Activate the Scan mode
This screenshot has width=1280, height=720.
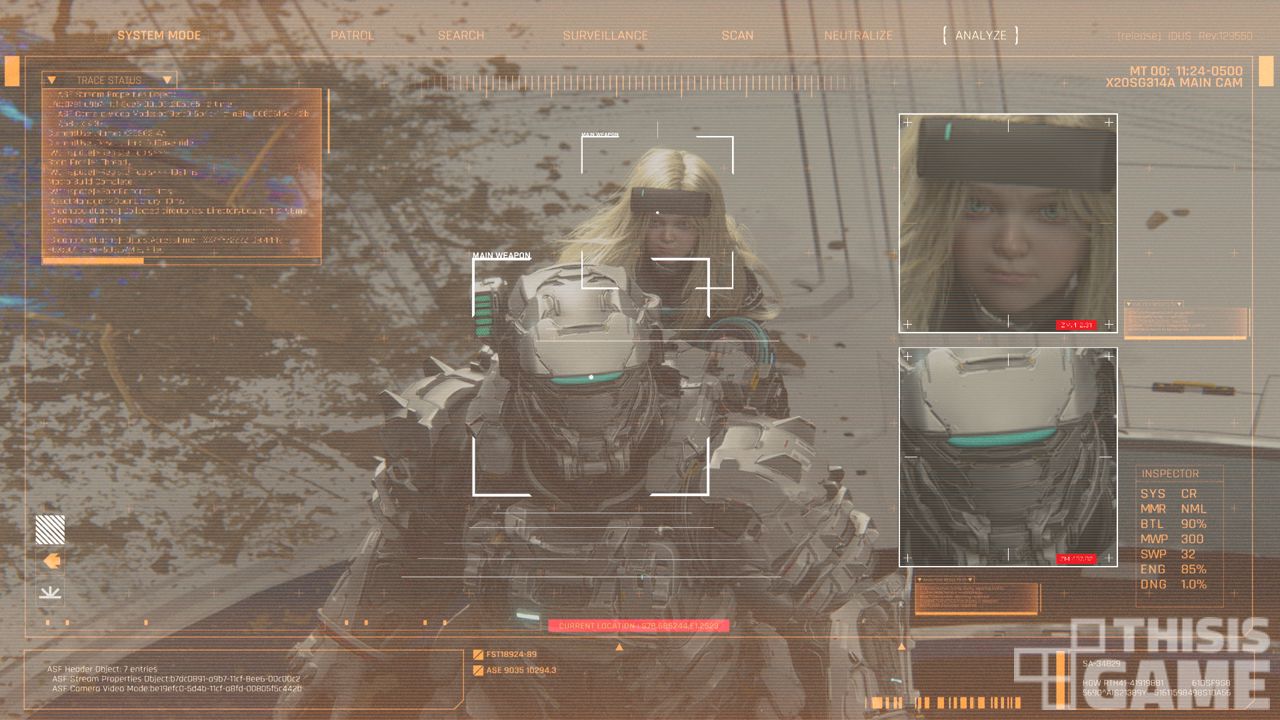(738, 35)
